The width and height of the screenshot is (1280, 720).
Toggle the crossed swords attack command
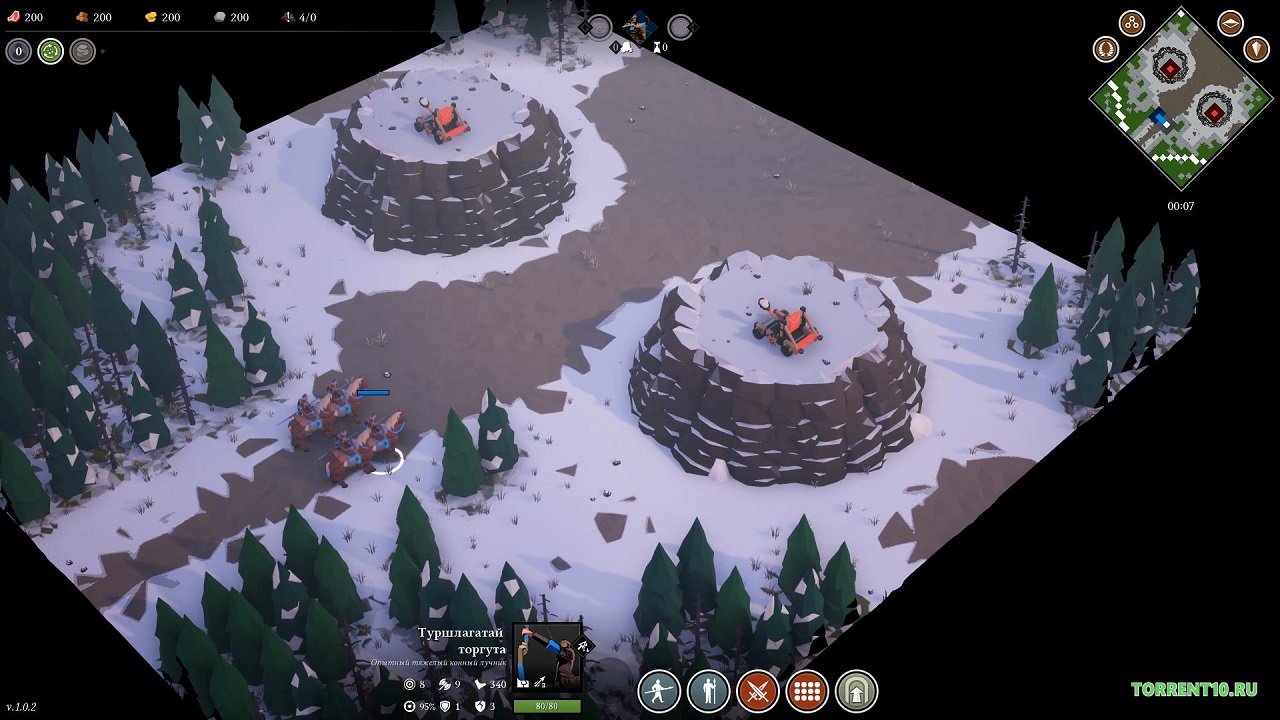click(x=758, y=691)
